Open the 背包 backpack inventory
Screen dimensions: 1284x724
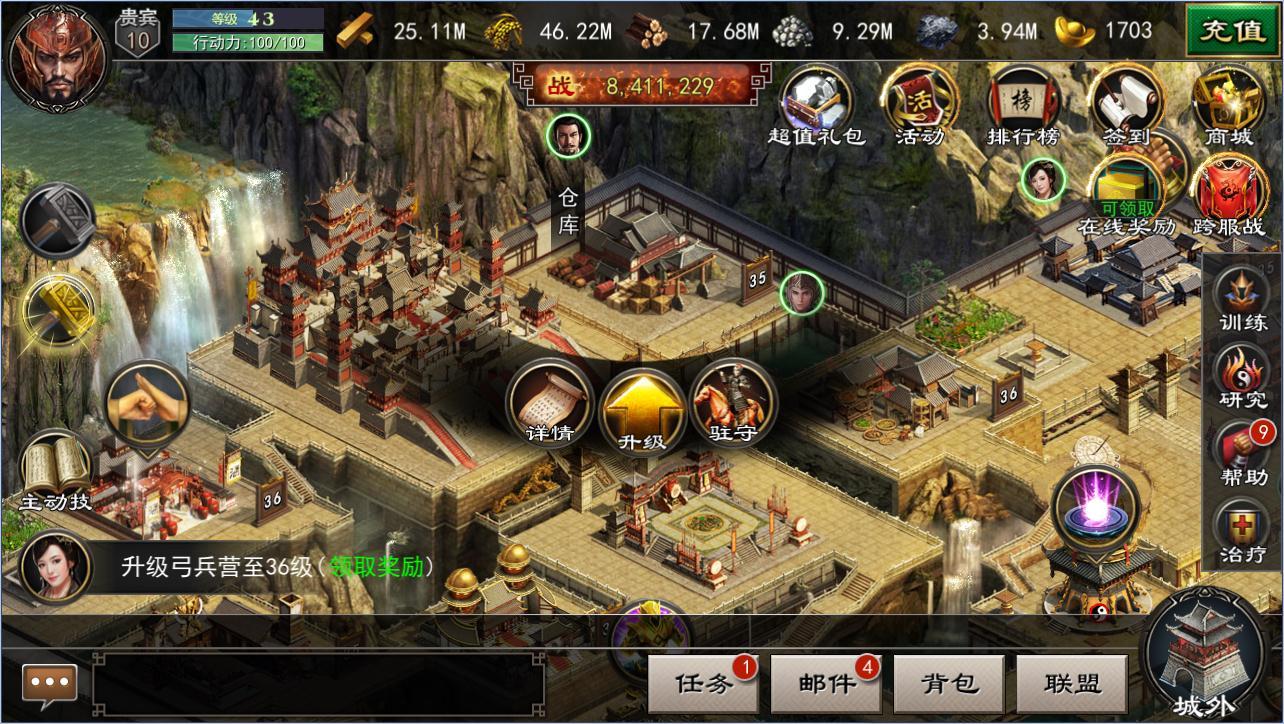(x=948, y=684)
